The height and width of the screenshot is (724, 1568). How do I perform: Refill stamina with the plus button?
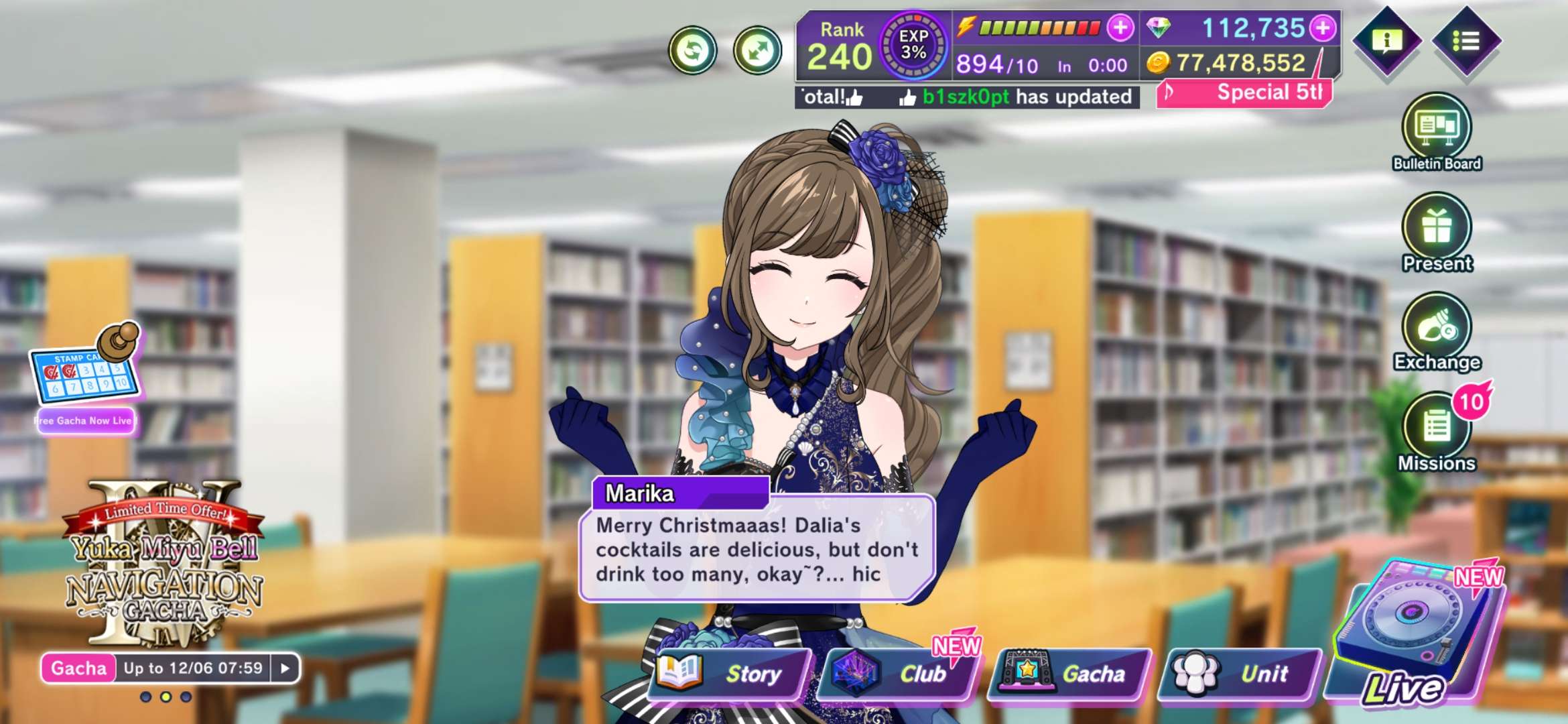tap(1120, 28)
